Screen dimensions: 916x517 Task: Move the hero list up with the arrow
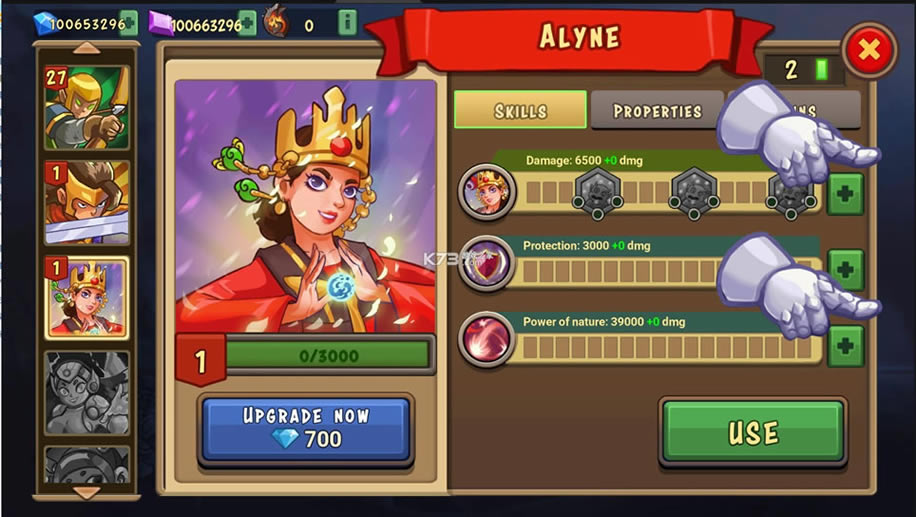[86, 47]
